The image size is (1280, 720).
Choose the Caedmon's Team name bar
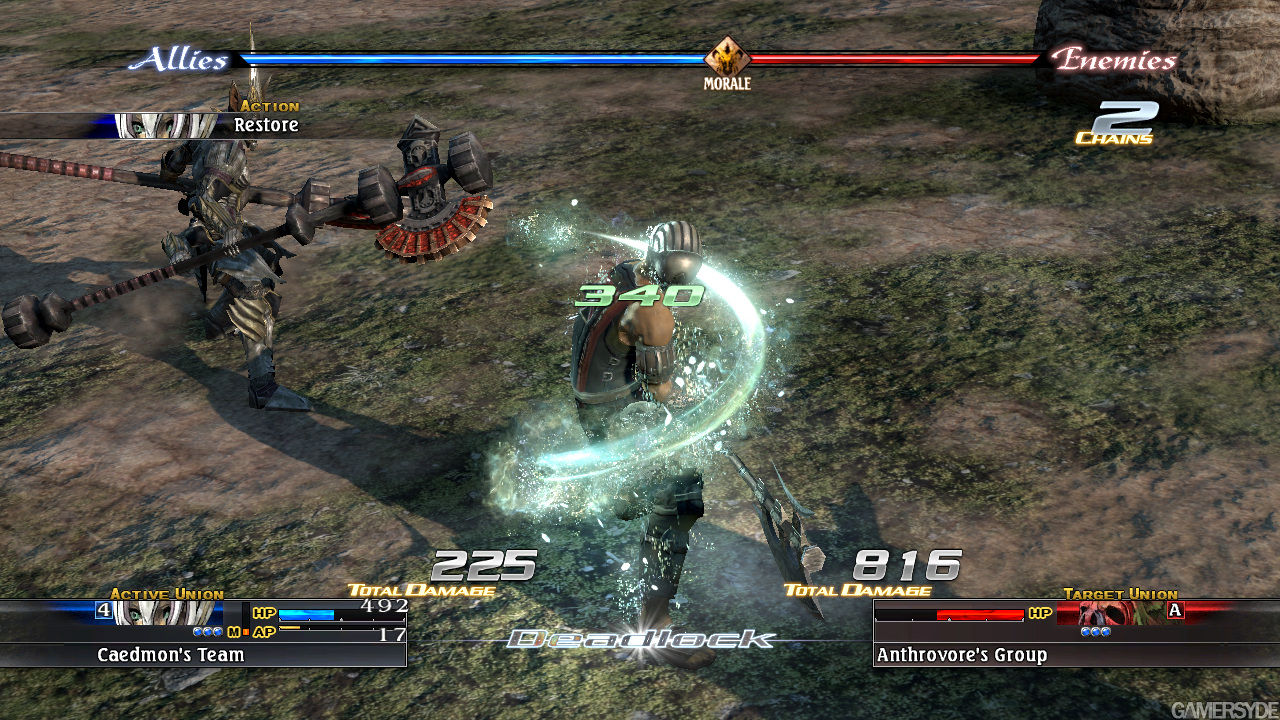203,655
